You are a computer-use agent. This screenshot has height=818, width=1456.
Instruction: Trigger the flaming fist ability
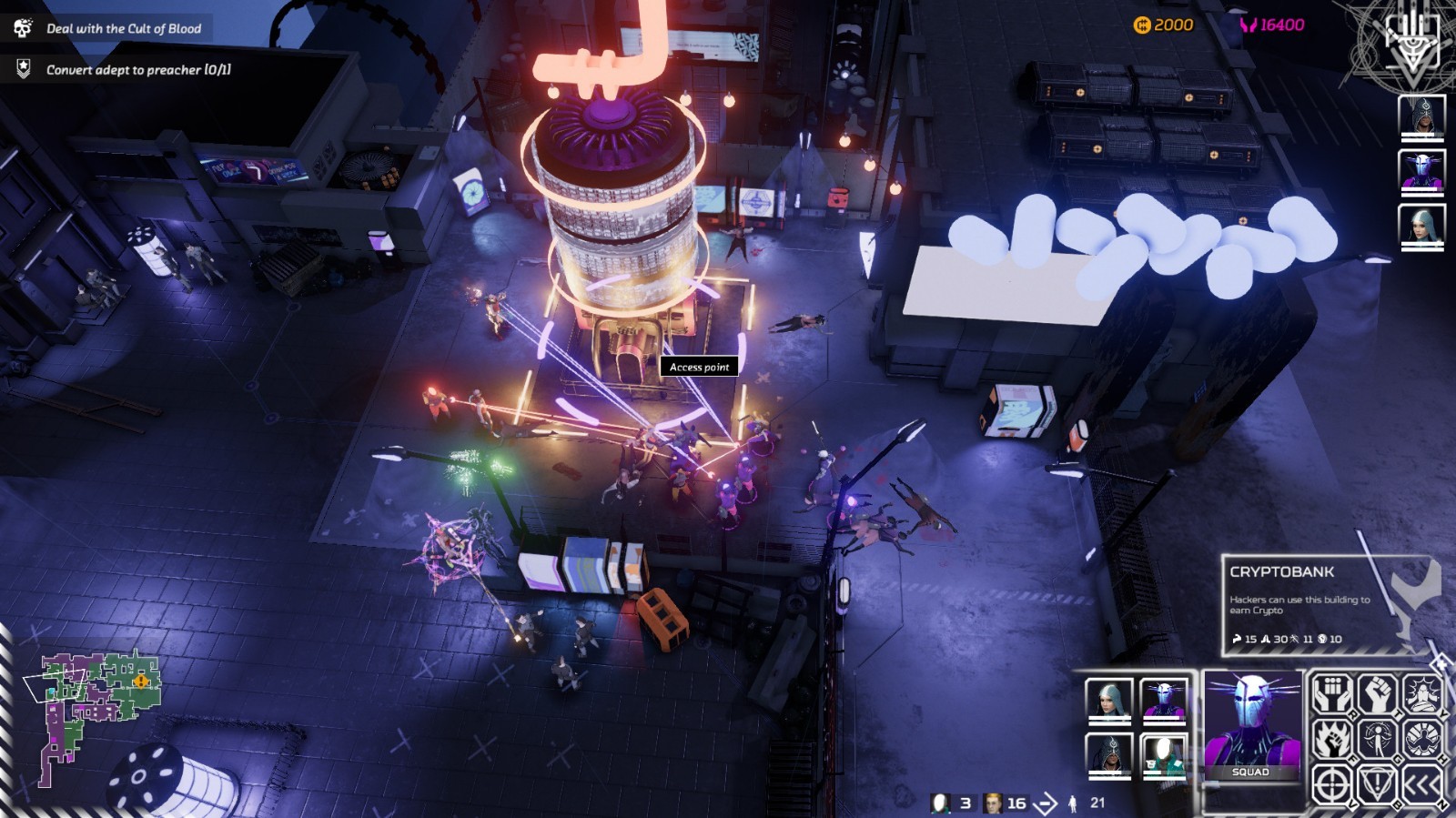pos(1332,740)
